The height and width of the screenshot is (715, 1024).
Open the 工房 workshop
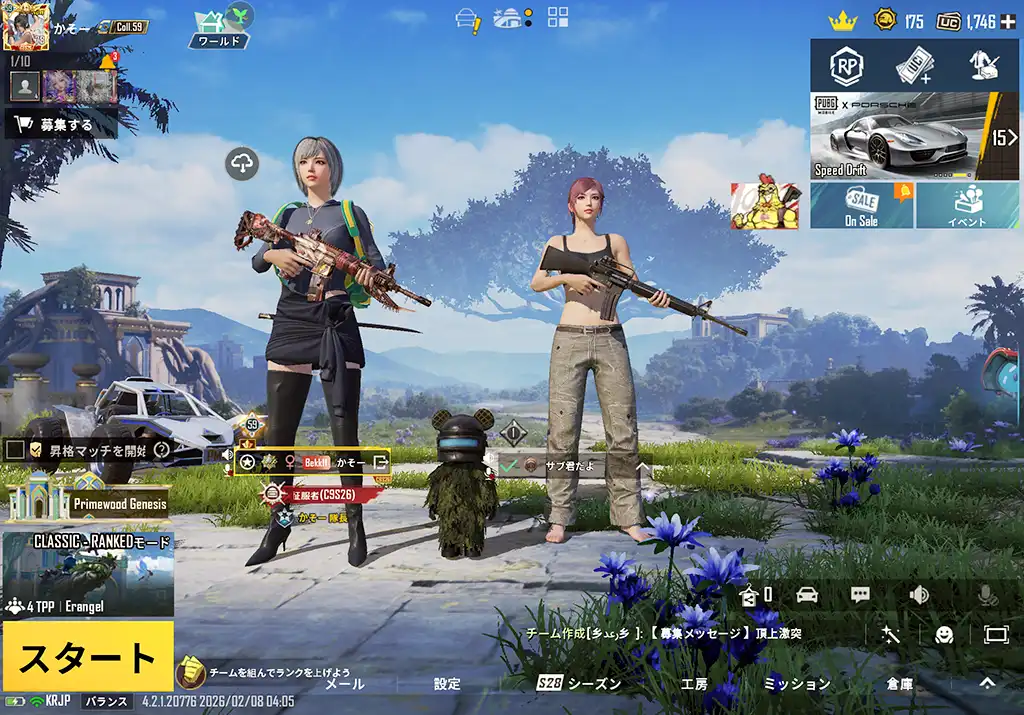694,684
